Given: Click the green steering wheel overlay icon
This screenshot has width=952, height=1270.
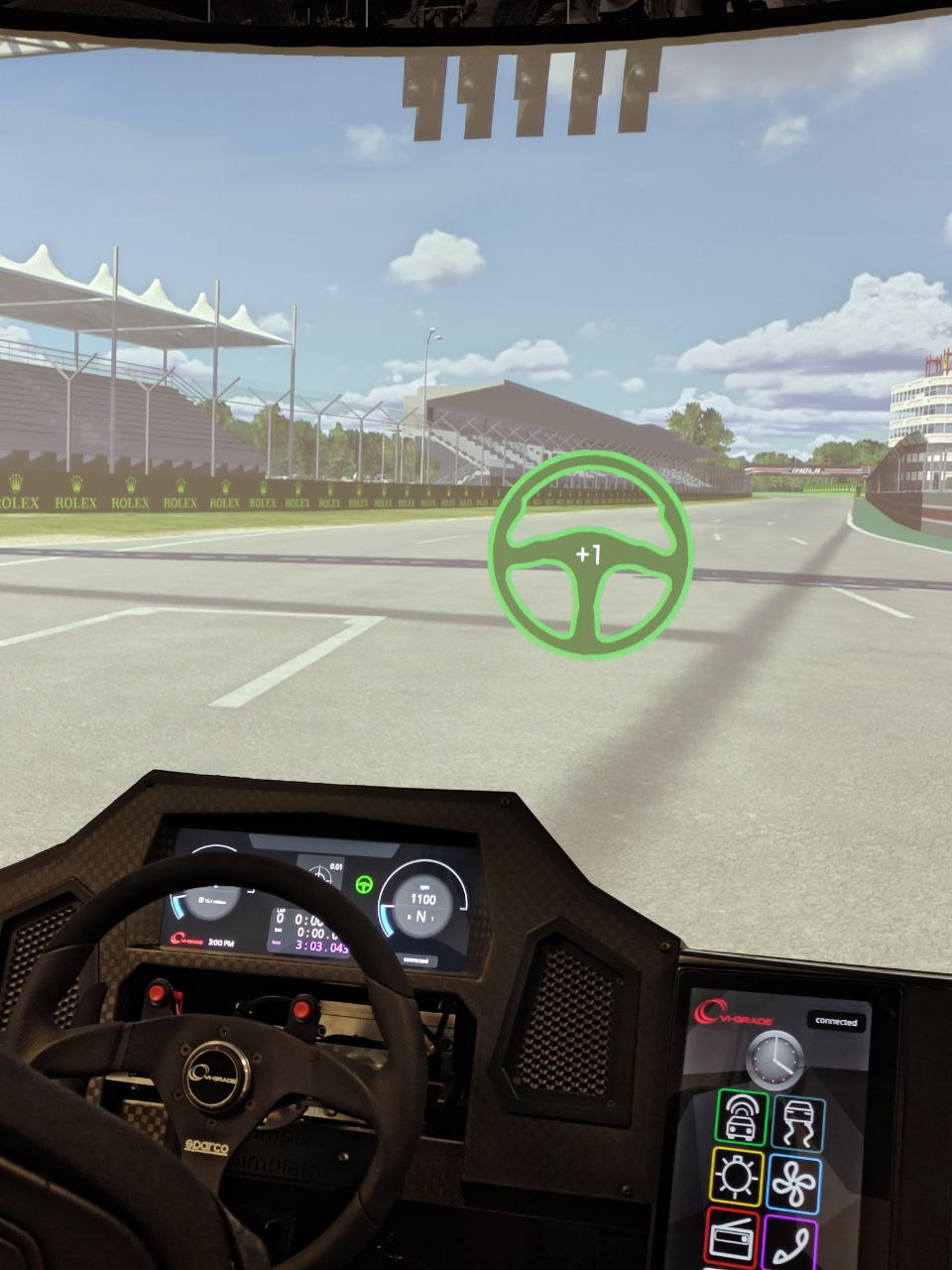Looking at the screenshot, I should (x=591, y=554).
